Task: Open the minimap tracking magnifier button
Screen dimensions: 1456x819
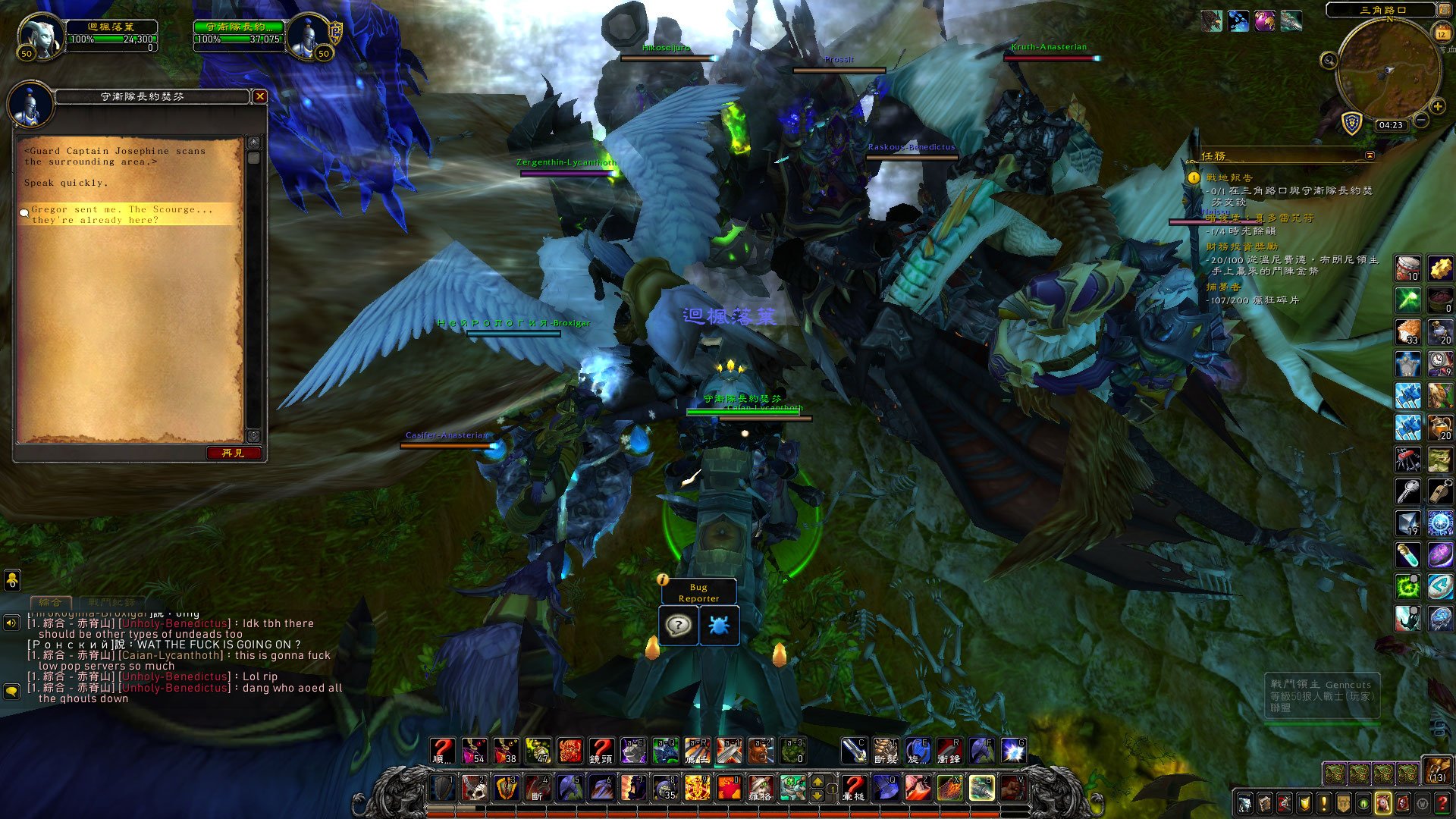Action: click(1329, 61)
